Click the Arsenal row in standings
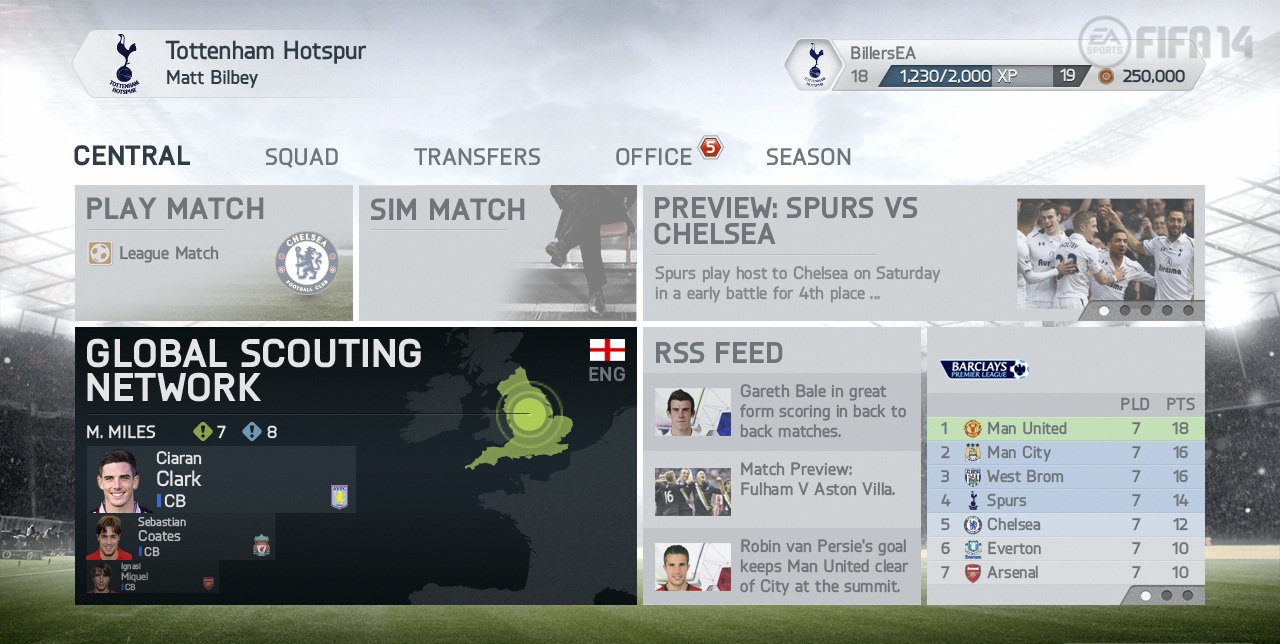Viewport: 1280px width, 644px height. tap(1065, 572)
